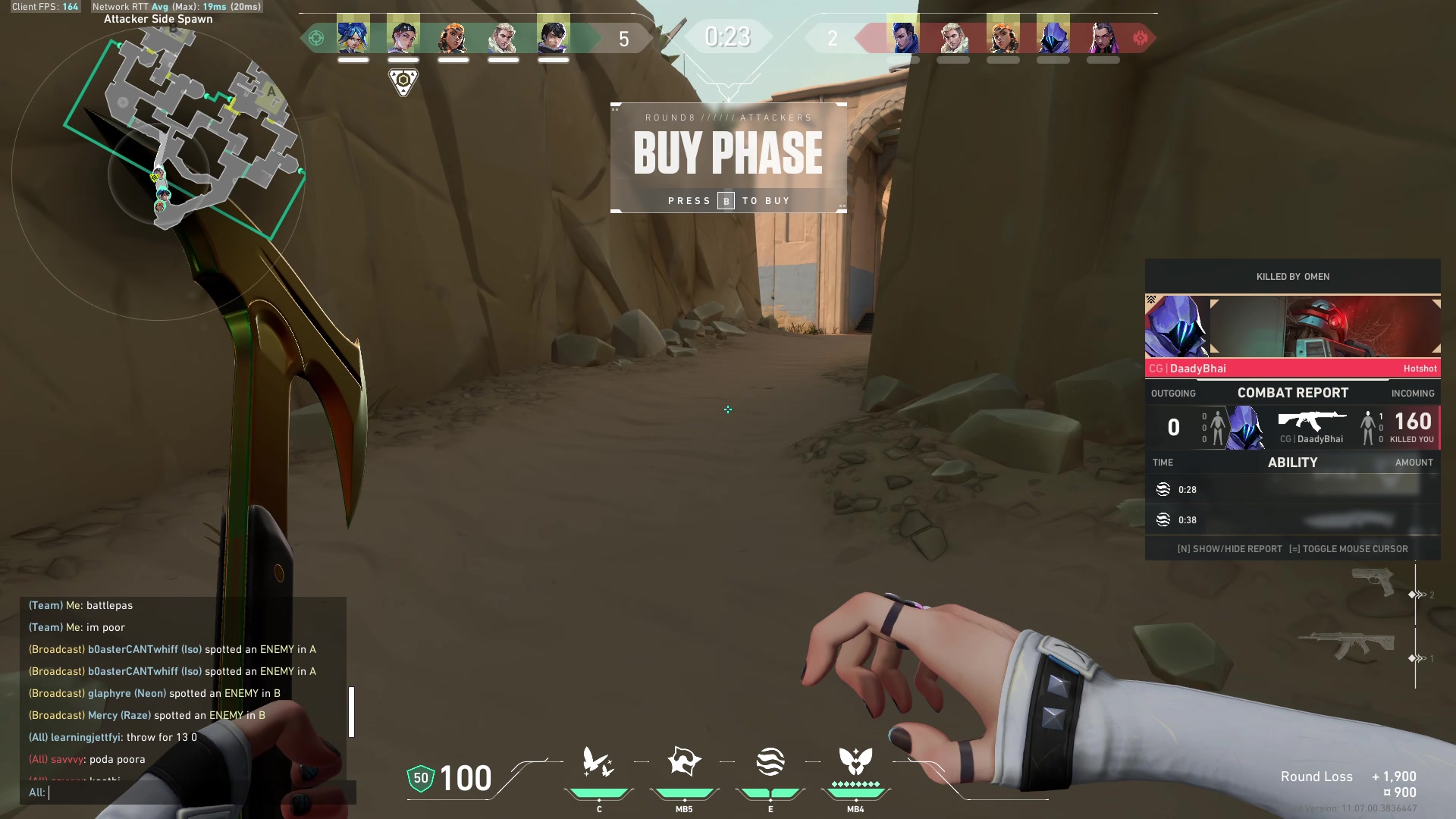
Task: Select enemy Reyna's portrait
Action: click(1103, 37)
